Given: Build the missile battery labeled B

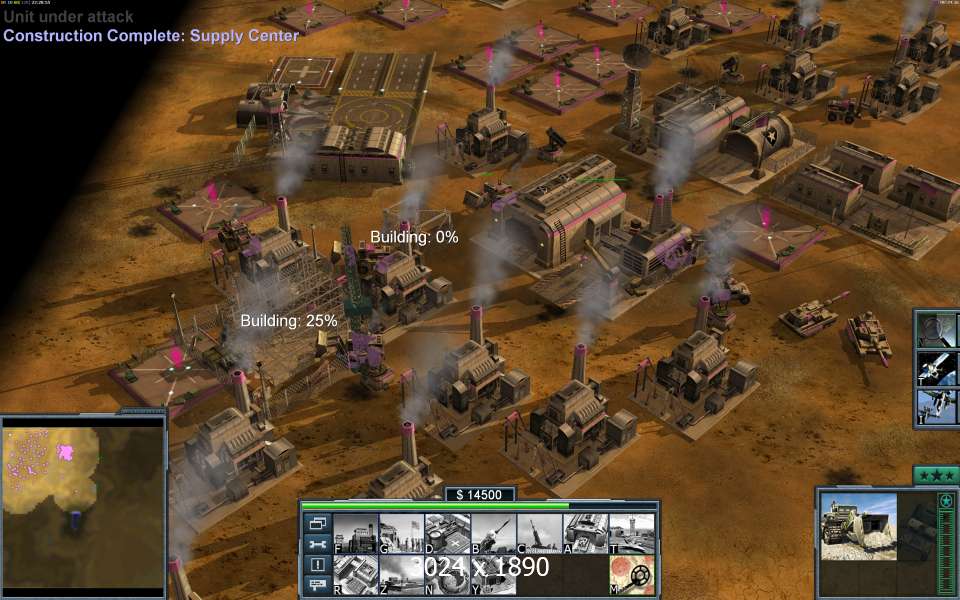Looking at the screenshot, I should (x=493, y=534).
